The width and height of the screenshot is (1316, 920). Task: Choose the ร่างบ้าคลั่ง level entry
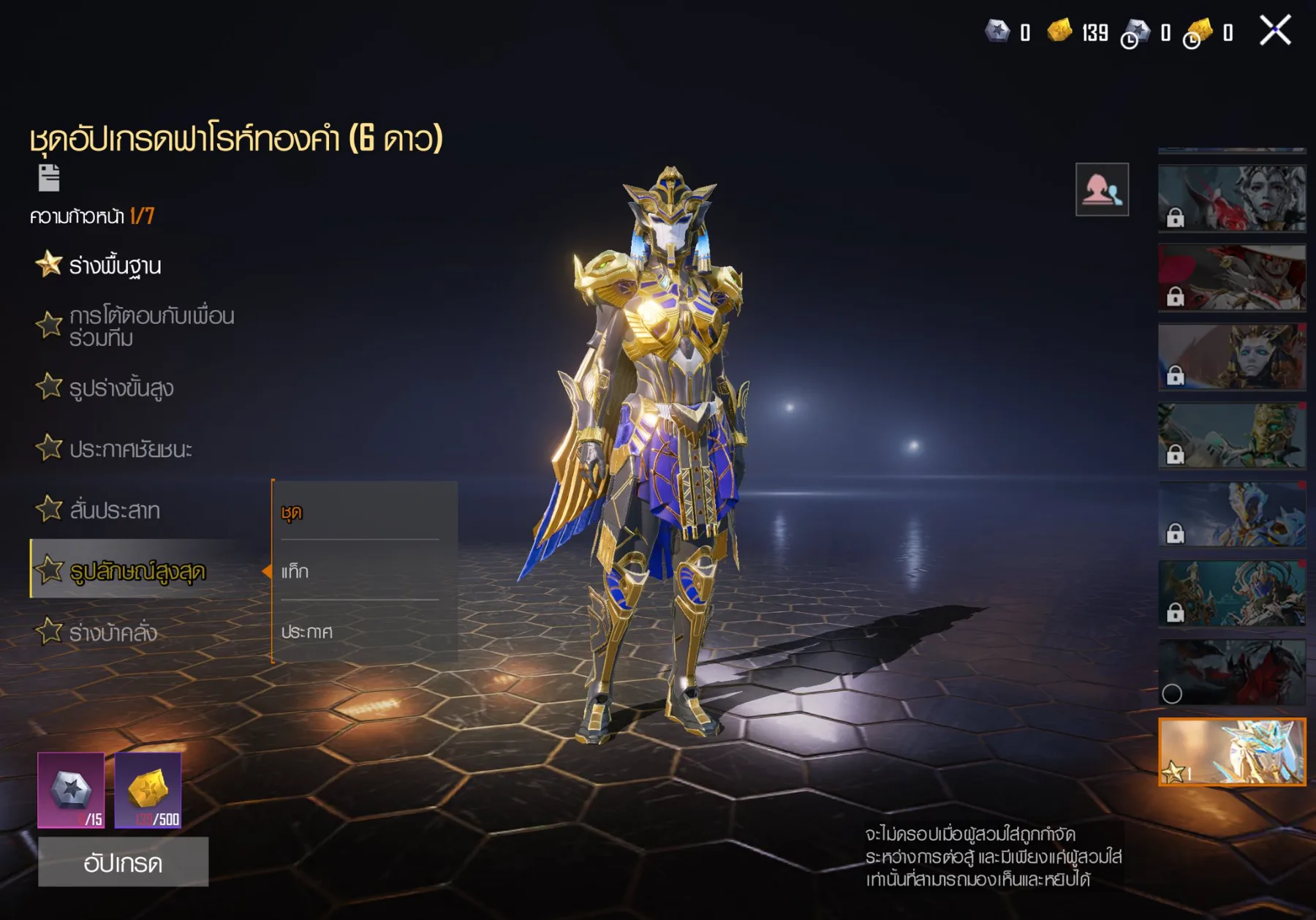[113, 632]
